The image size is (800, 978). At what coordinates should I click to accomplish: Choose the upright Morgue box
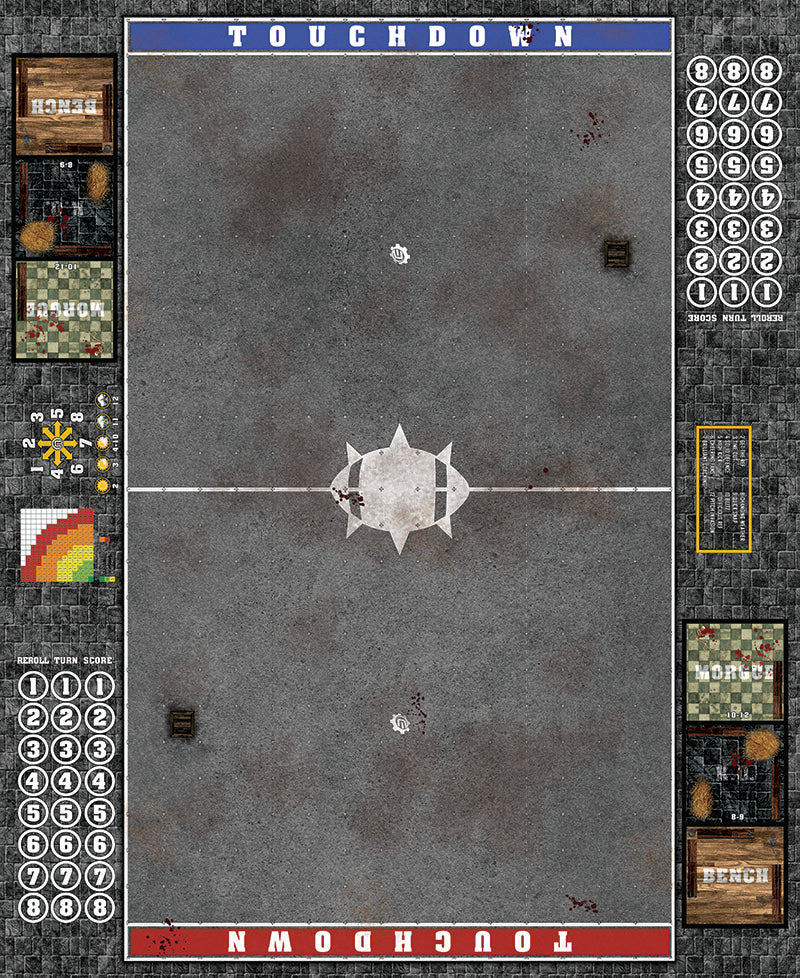tap(735, 672)
